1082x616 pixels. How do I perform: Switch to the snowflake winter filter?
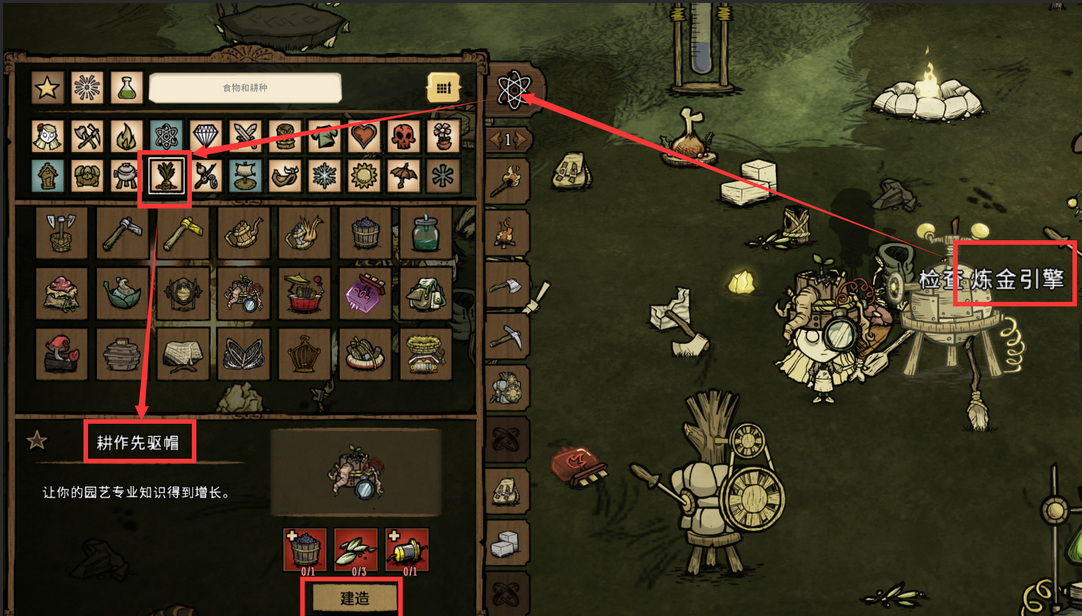click(324, 176)
